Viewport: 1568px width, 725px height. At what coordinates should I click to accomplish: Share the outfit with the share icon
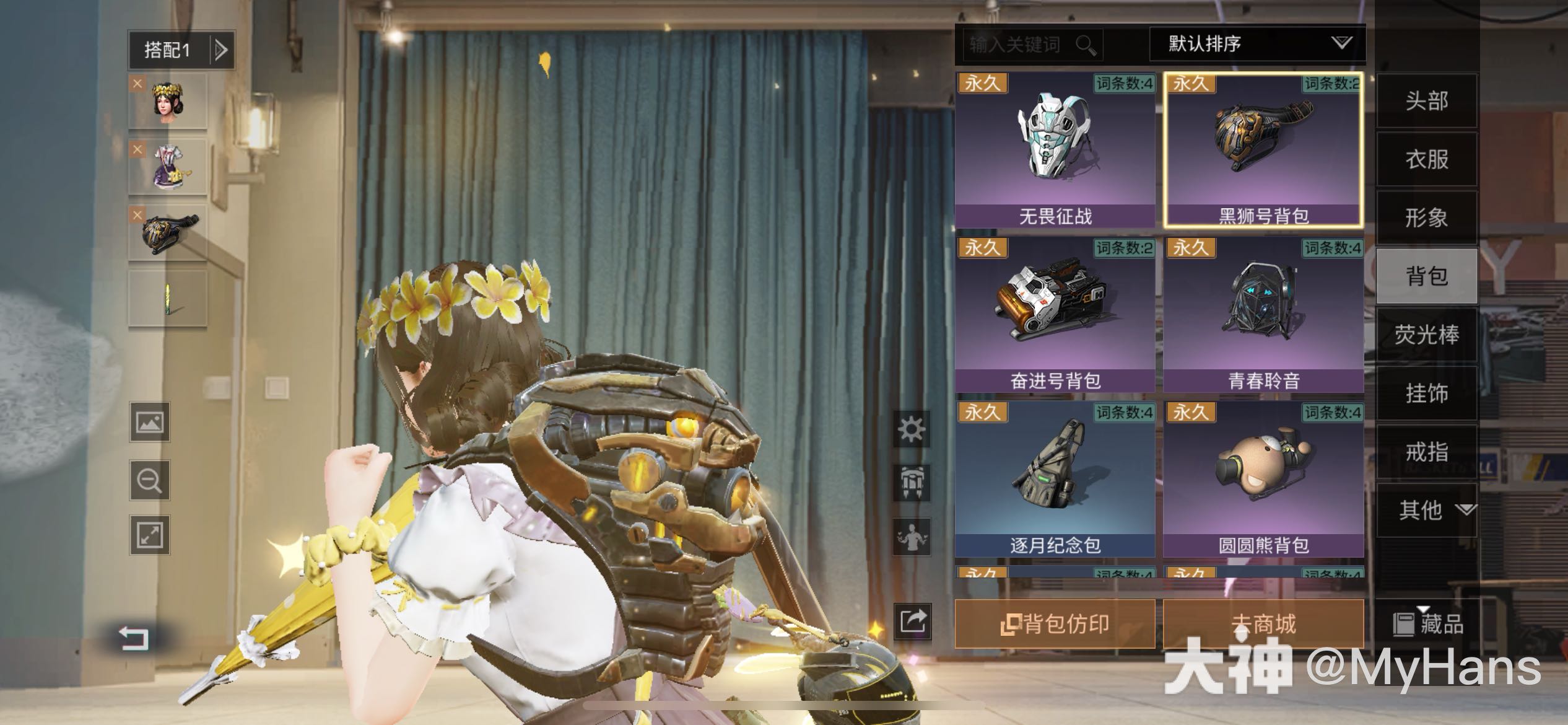tap(912, 620)
